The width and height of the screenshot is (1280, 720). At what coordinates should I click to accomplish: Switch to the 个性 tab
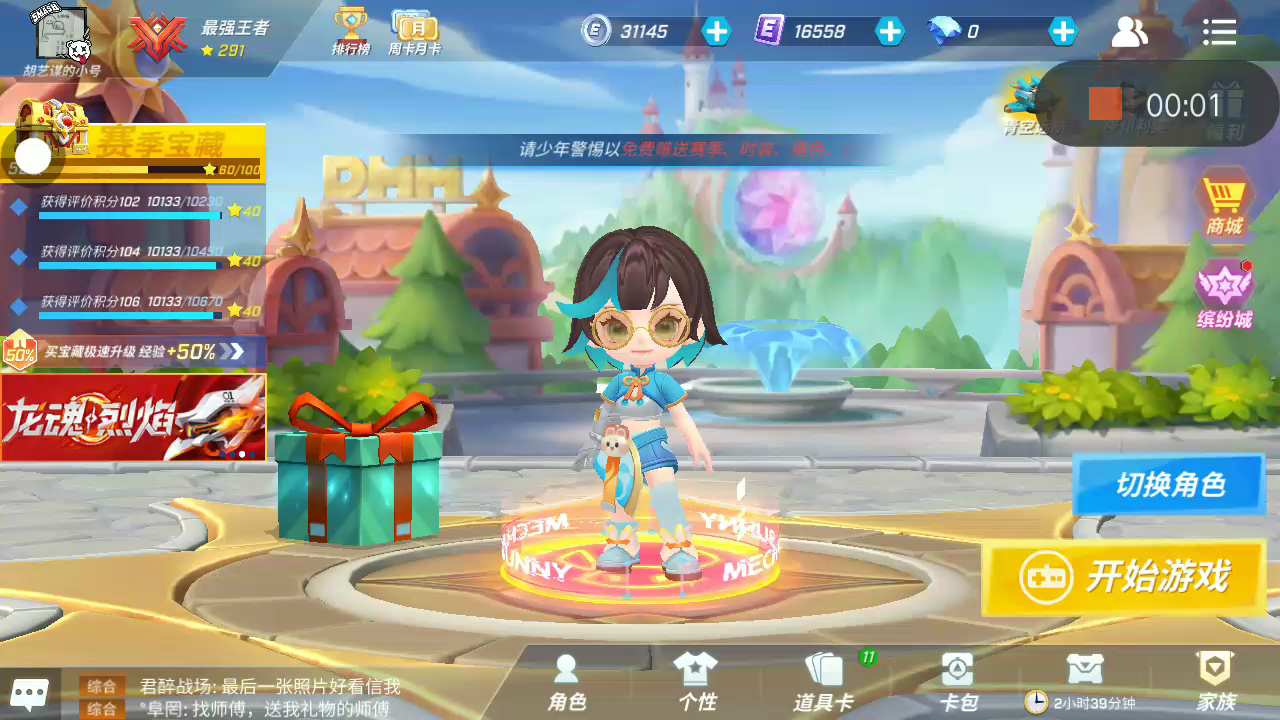click(x=697, y=683)
